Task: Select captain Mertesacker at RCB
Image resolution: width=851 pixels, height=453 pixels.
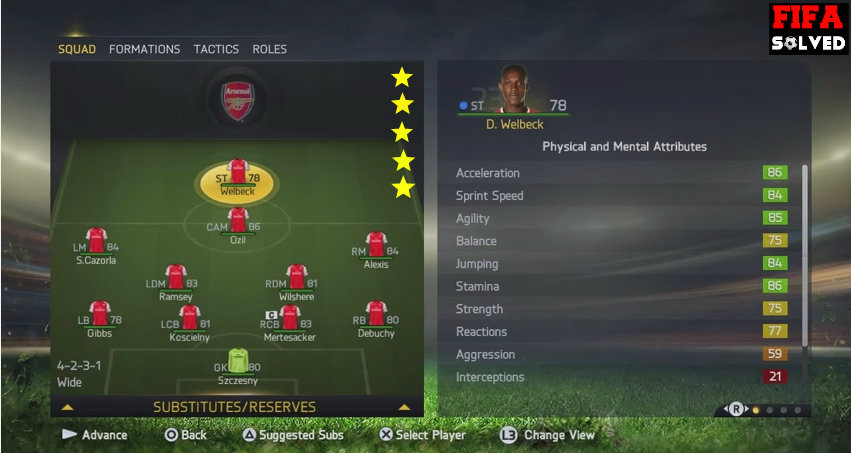Action: (x=289, y=322)
